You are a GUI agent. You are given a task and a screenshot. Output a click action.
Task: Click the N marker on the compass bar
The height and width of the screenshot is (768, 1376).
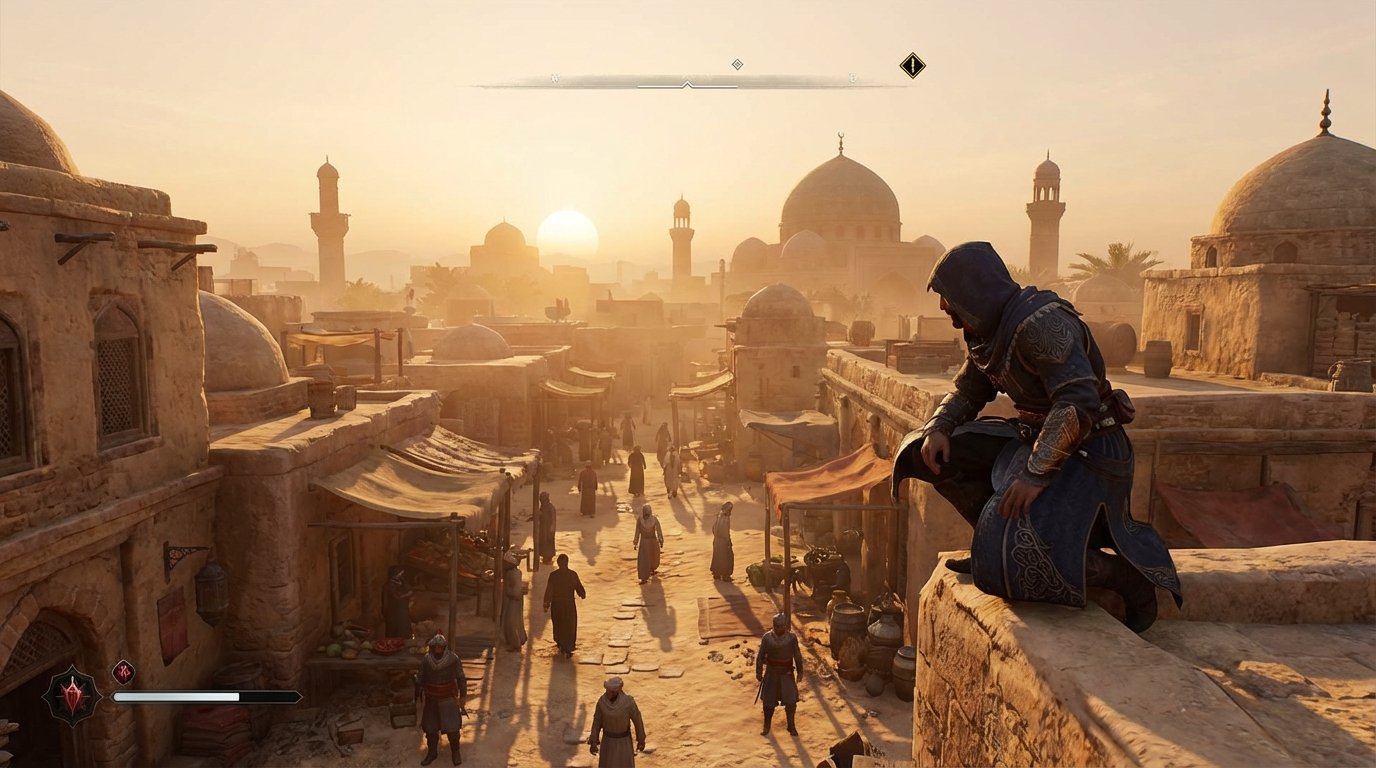point(554,77)
